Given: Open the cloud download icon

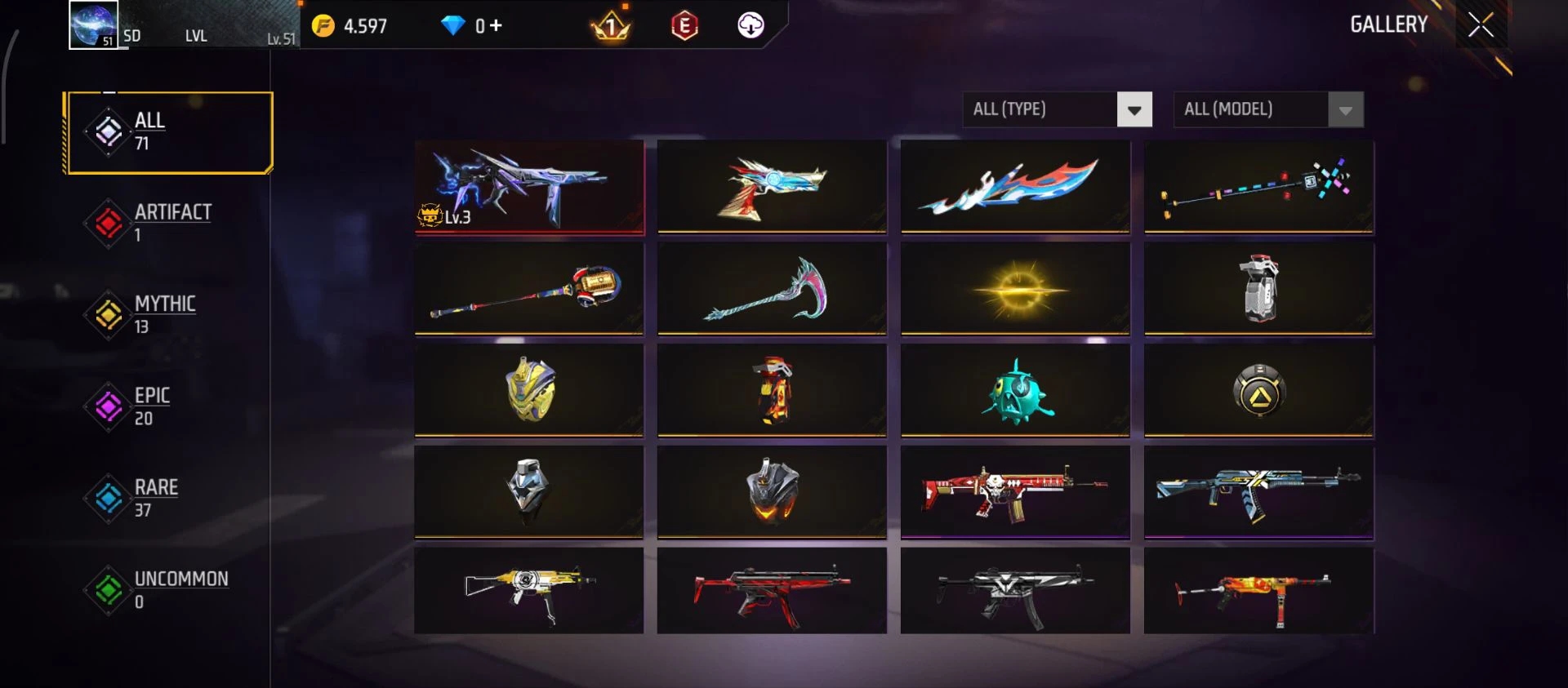Looking at the screenshot, I should click(x=751, y=26).
